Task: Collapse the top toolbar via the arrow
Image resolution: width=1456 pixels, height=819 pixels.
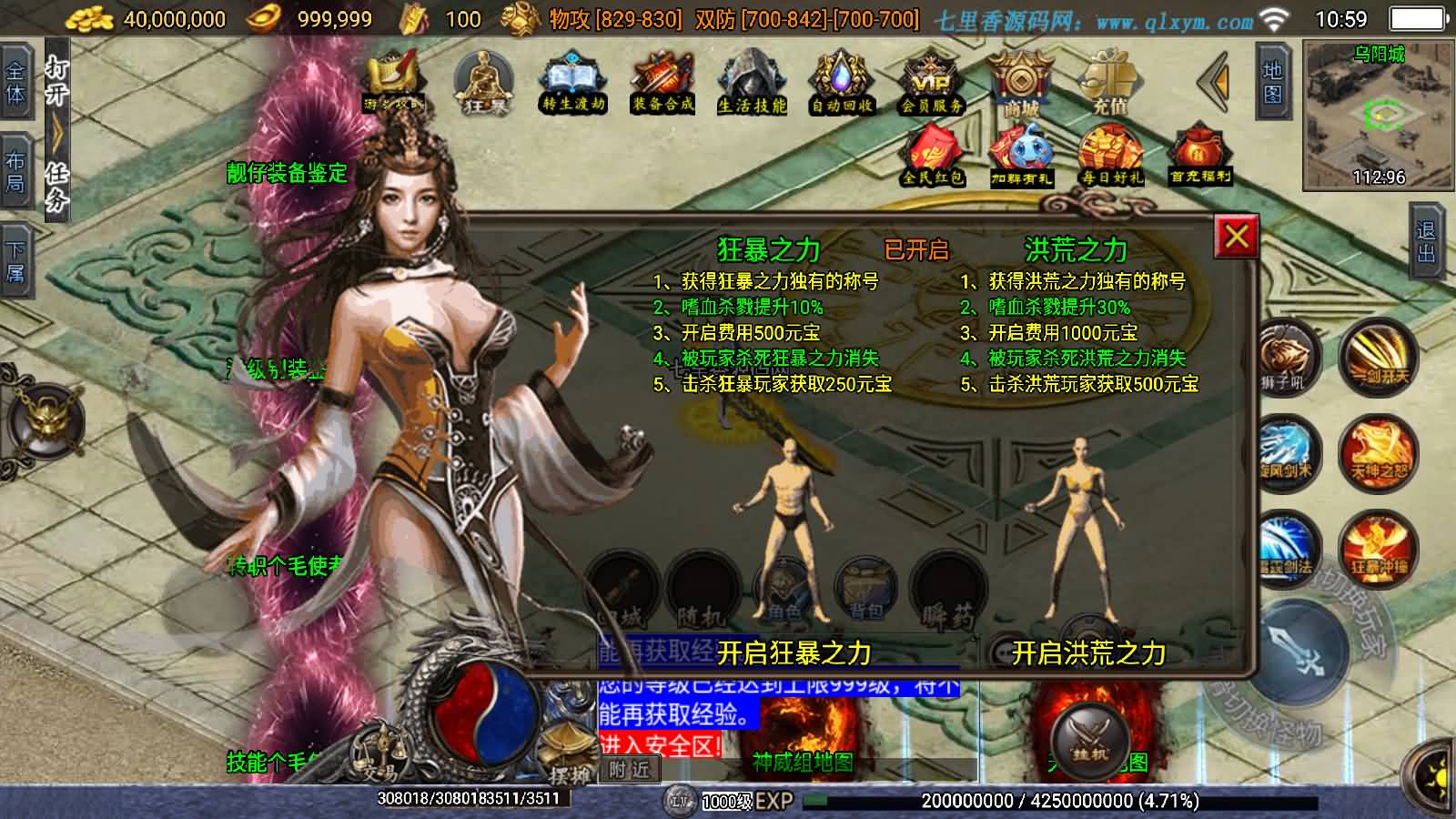Action: [1210, 82]
